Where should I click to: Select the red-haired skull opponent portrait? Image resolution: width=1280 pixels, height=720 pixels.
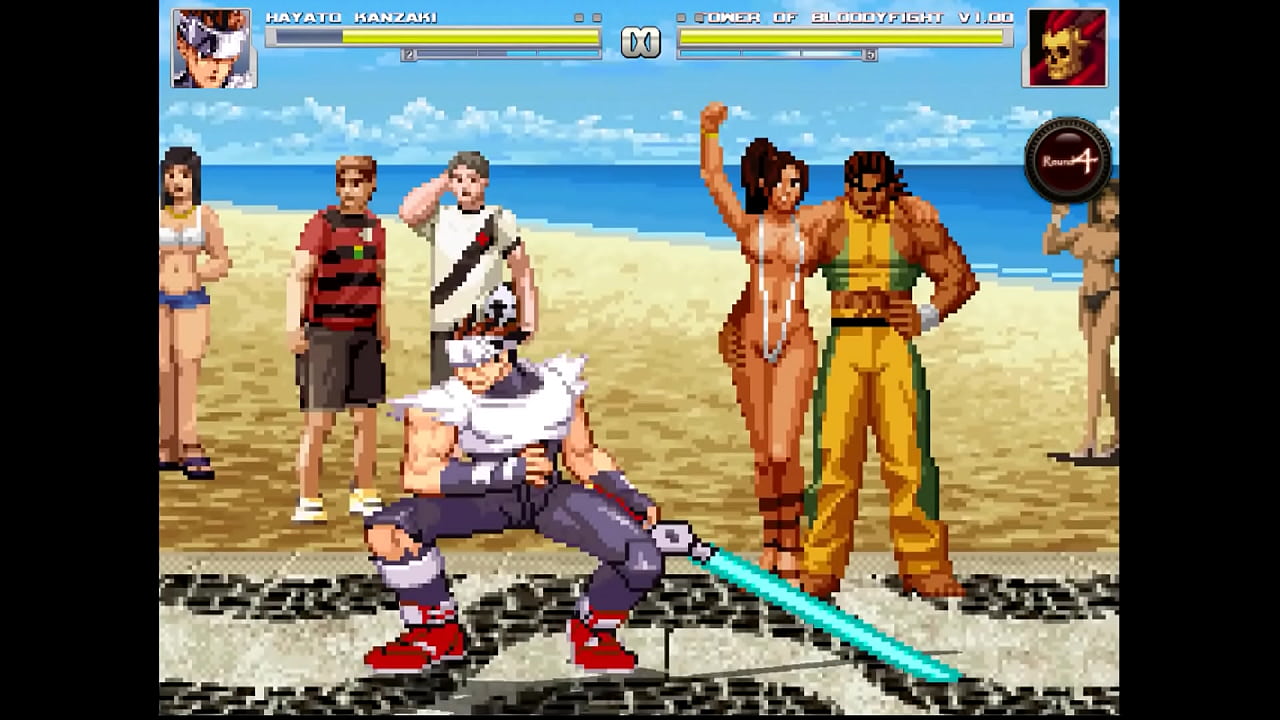point(1066,48)
